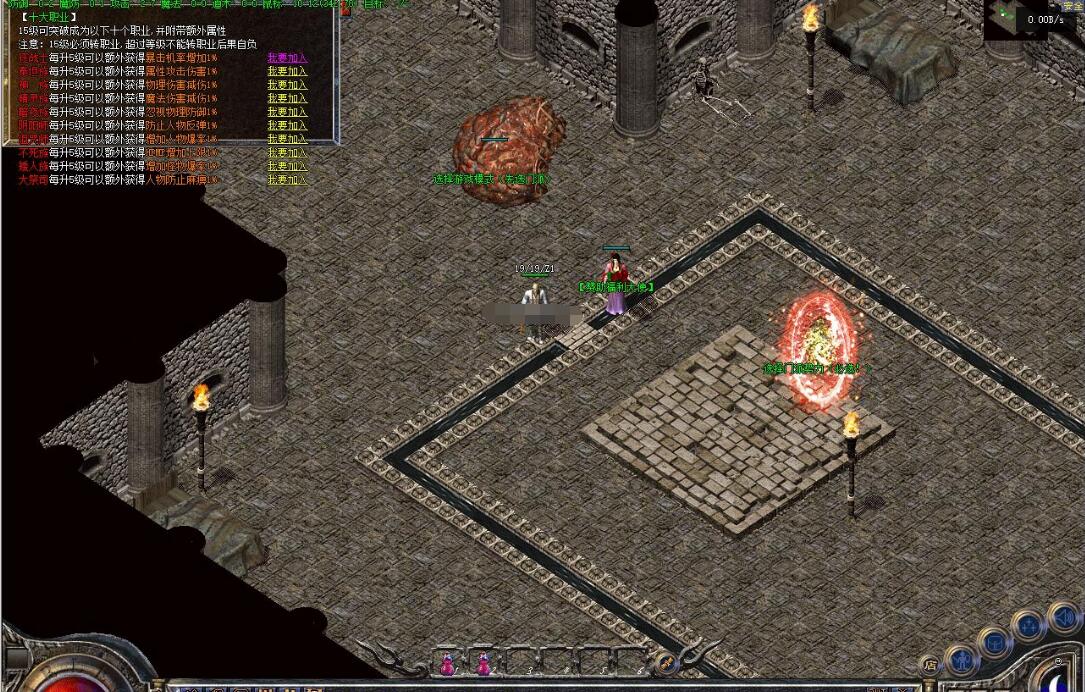Select 我要加入 on the 暗影族 row

(x=287, y=112)
